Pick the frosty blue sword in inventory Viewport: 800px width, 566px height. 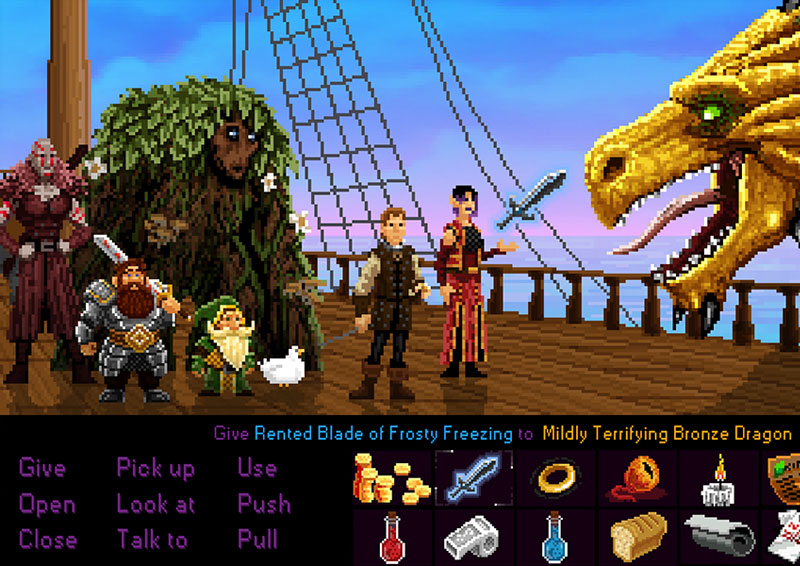(474, 479)
